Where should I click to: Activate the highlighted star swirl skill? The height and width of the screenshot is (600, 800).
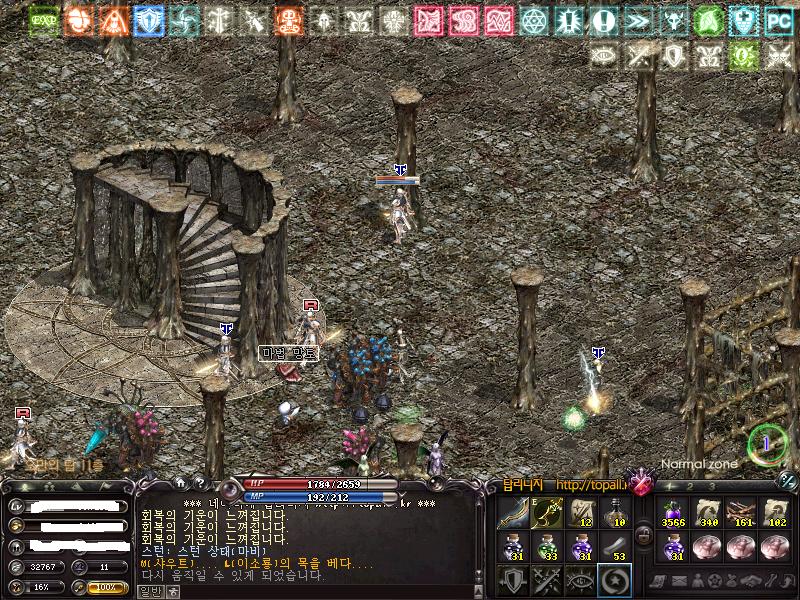[614, 580]
